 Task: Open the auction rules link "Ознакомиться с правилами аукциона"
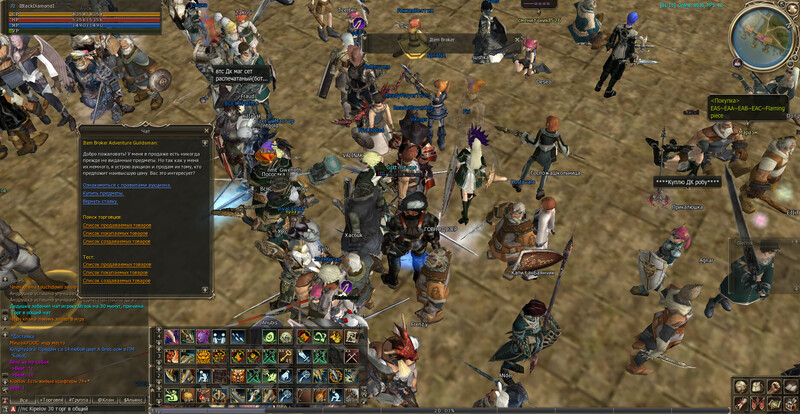point(124,185)
